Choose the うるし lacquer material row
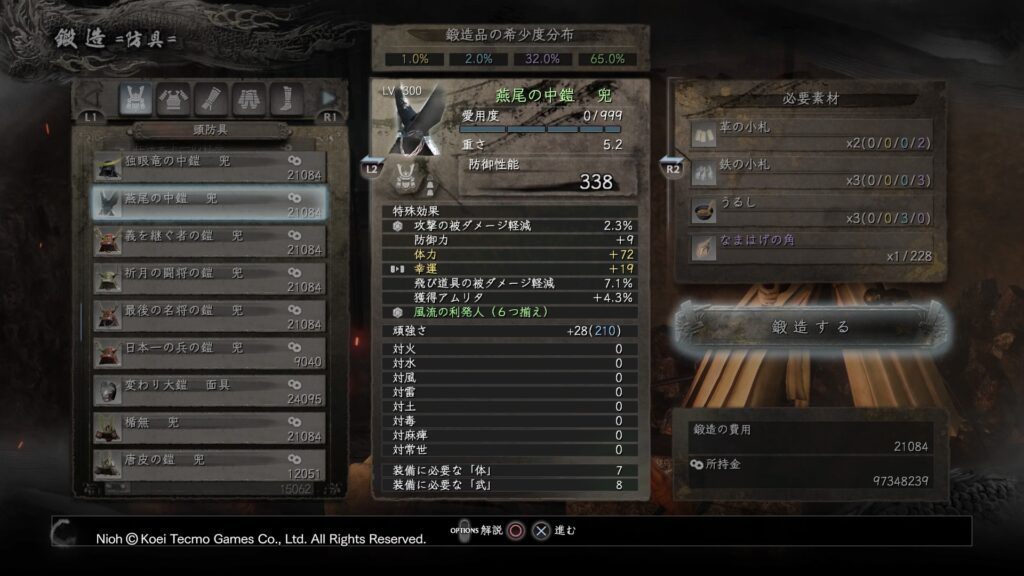Screen dimensions: 1024x576 point(810,209)
